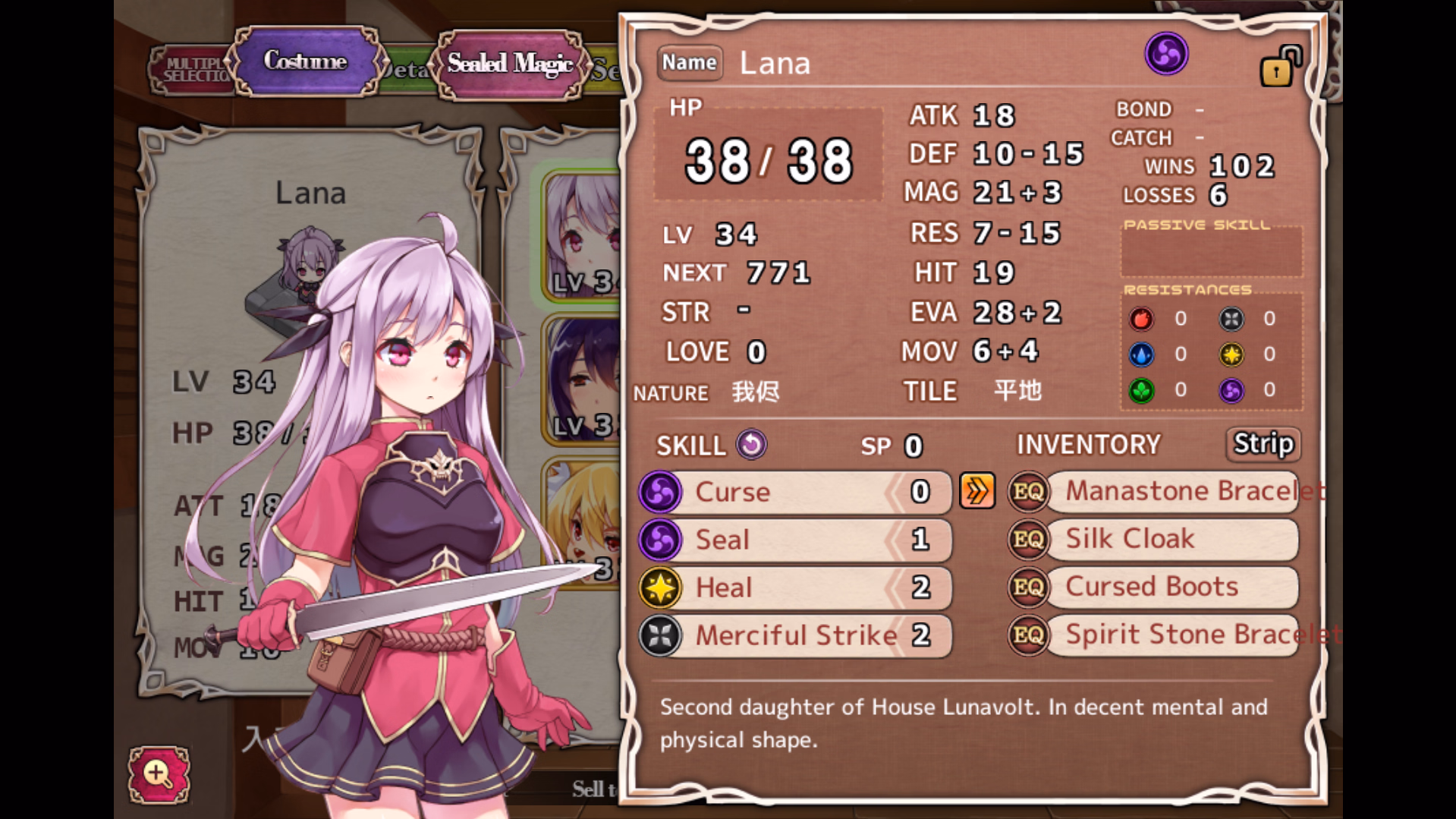Toggle the padlock lock icon
The image size is (1456, 819).
pyautogui.click(x=1279, y=67)
